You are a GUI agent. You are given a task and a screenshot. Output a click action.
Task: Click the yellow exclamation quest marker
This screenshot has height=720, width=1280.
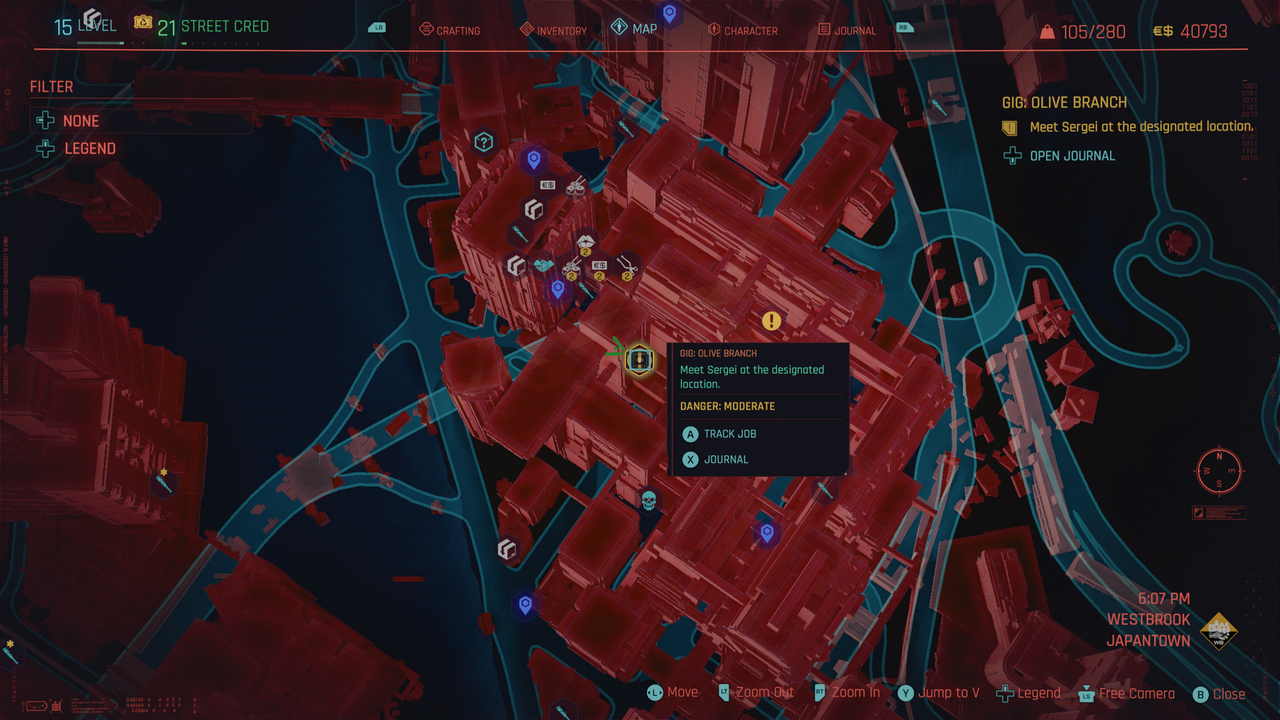click(x=770, y=321)
